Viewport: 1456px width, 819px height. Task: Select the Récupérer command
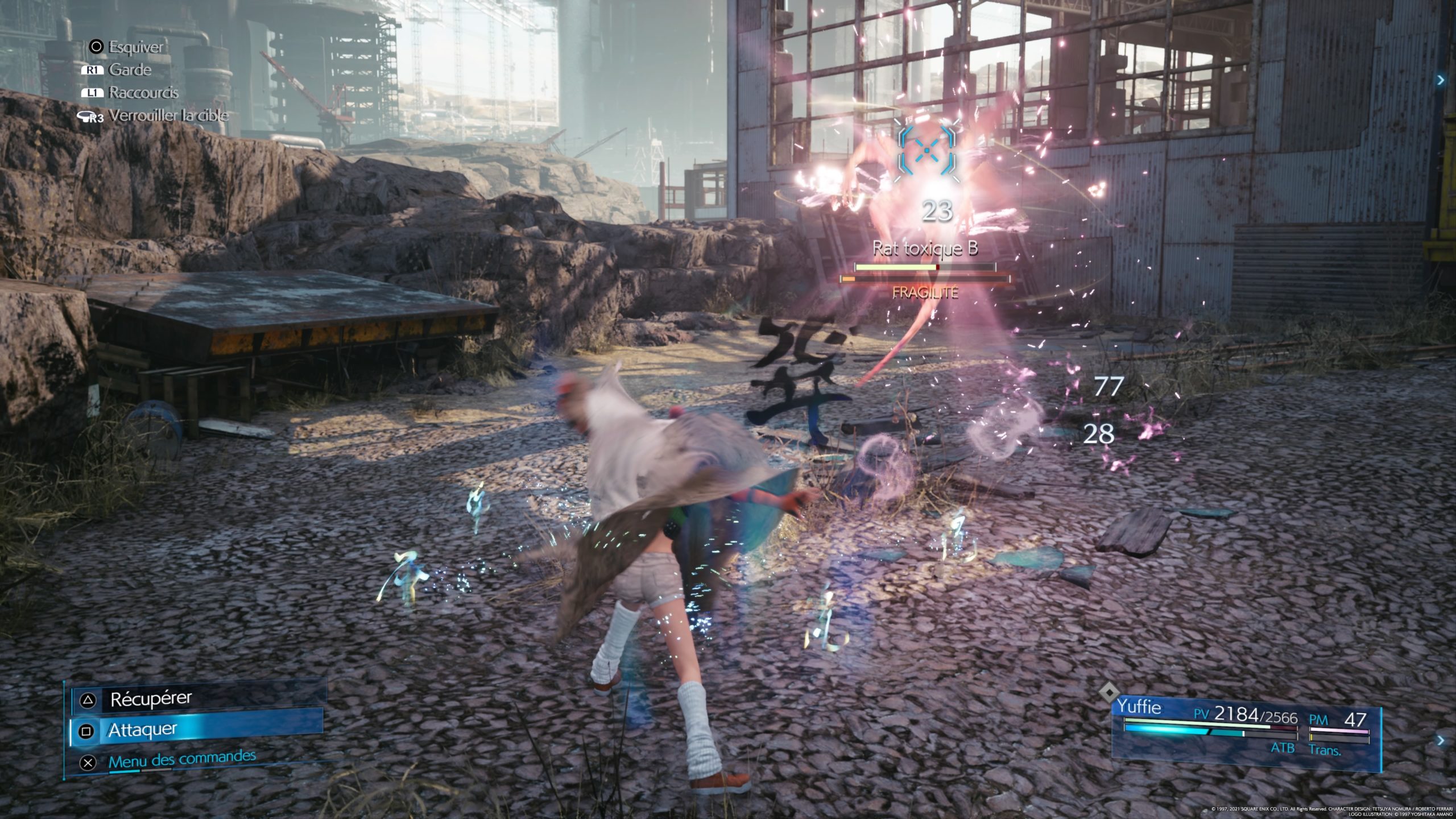[151, 699]
